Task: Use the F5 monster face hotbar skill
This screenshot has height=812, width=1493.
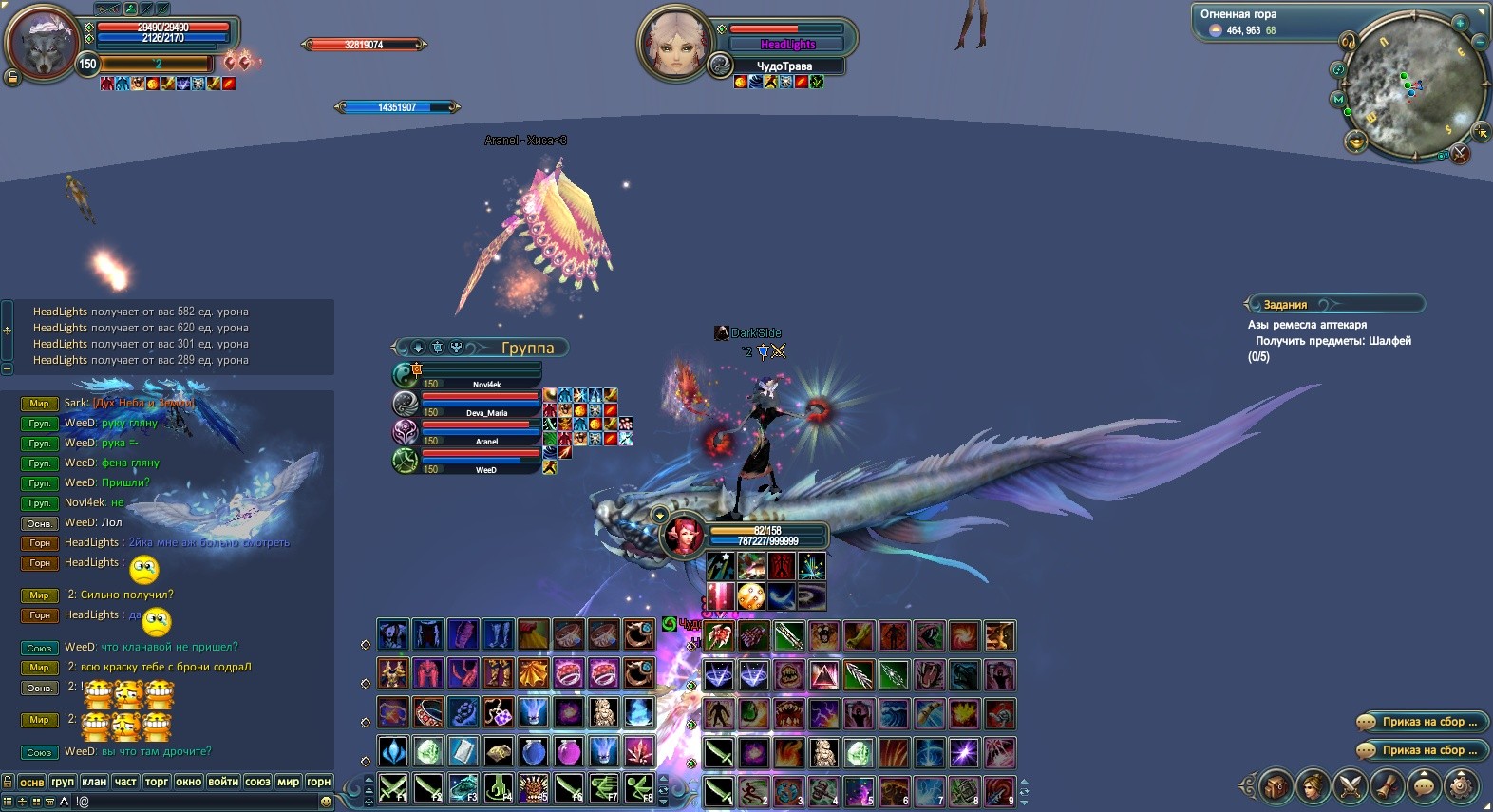Action: [x=534, y=788]
